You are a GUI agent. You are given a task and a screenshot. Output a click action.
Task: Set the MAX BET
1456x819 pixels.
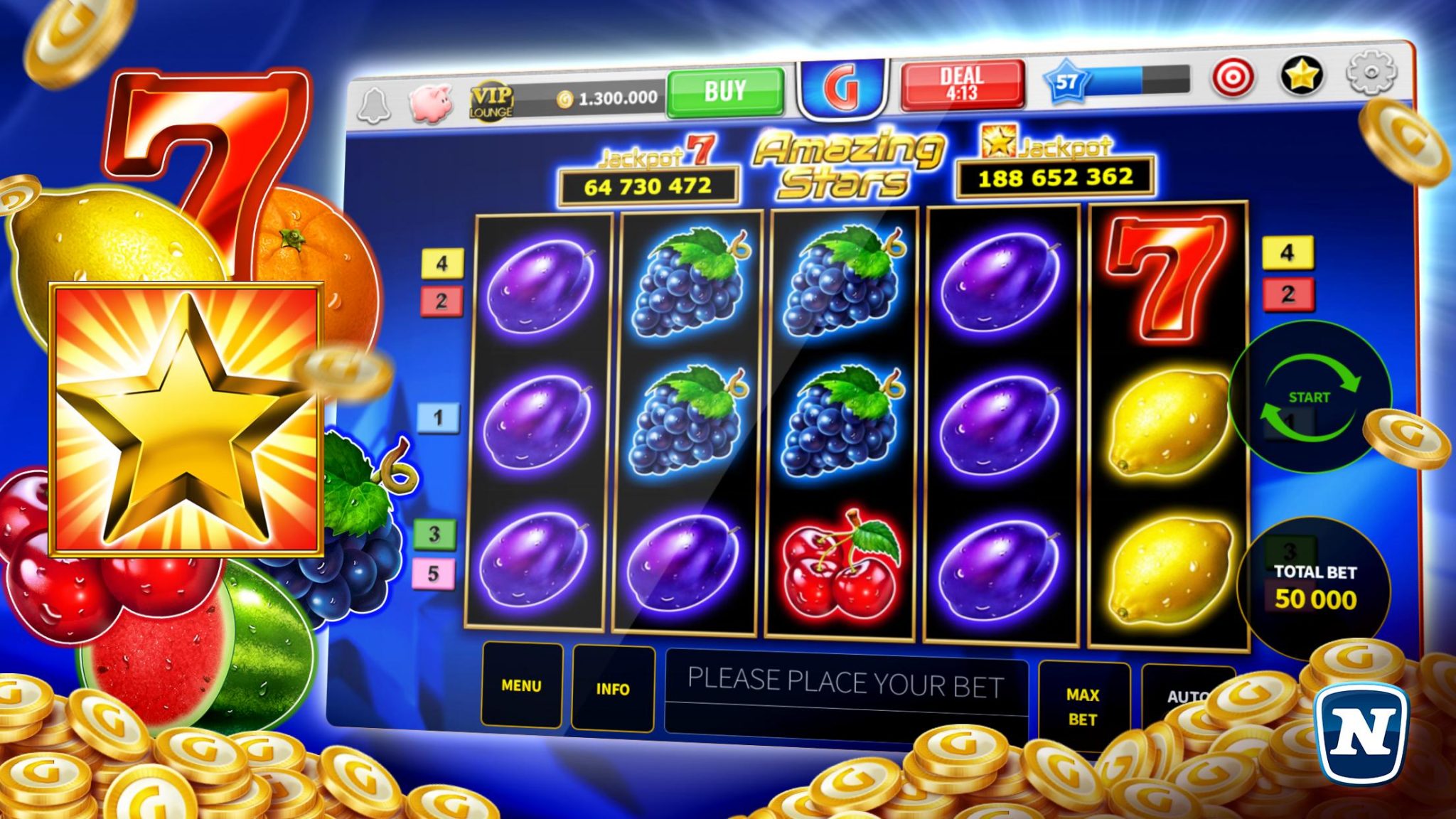point(1083,707)
